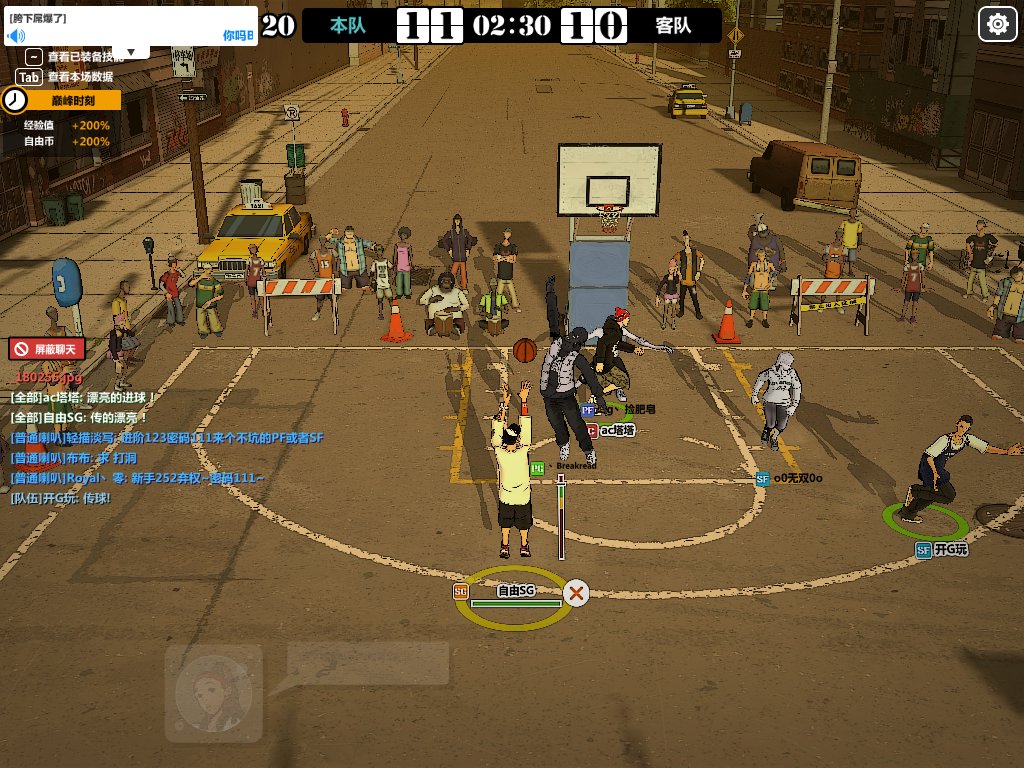1024x768 pixels.
Task: Select the ac塔塔 player name tag
Action: (617, 430)
